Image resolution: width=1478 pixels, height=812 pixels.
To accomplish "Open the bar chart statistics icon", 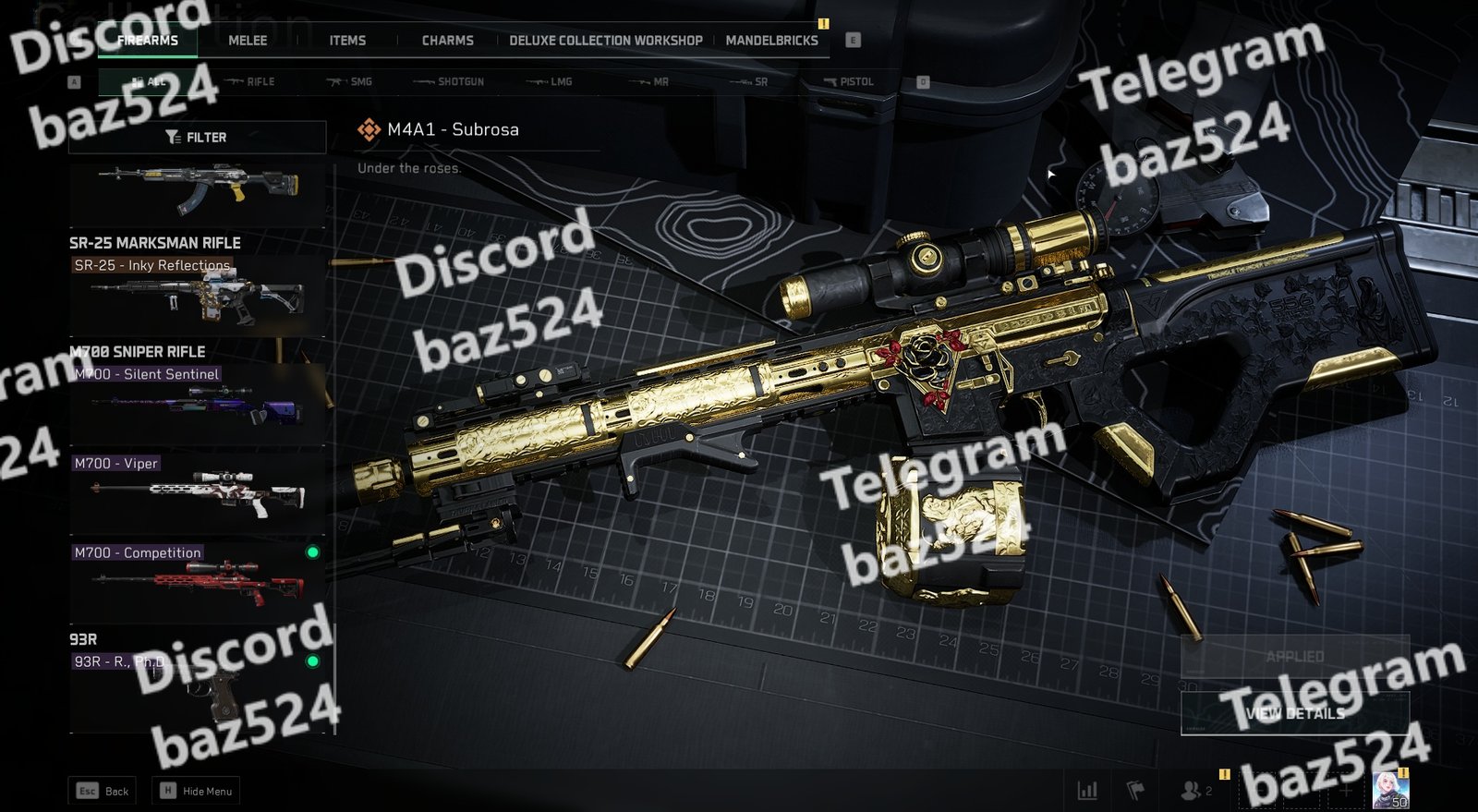I will 1087,791.
